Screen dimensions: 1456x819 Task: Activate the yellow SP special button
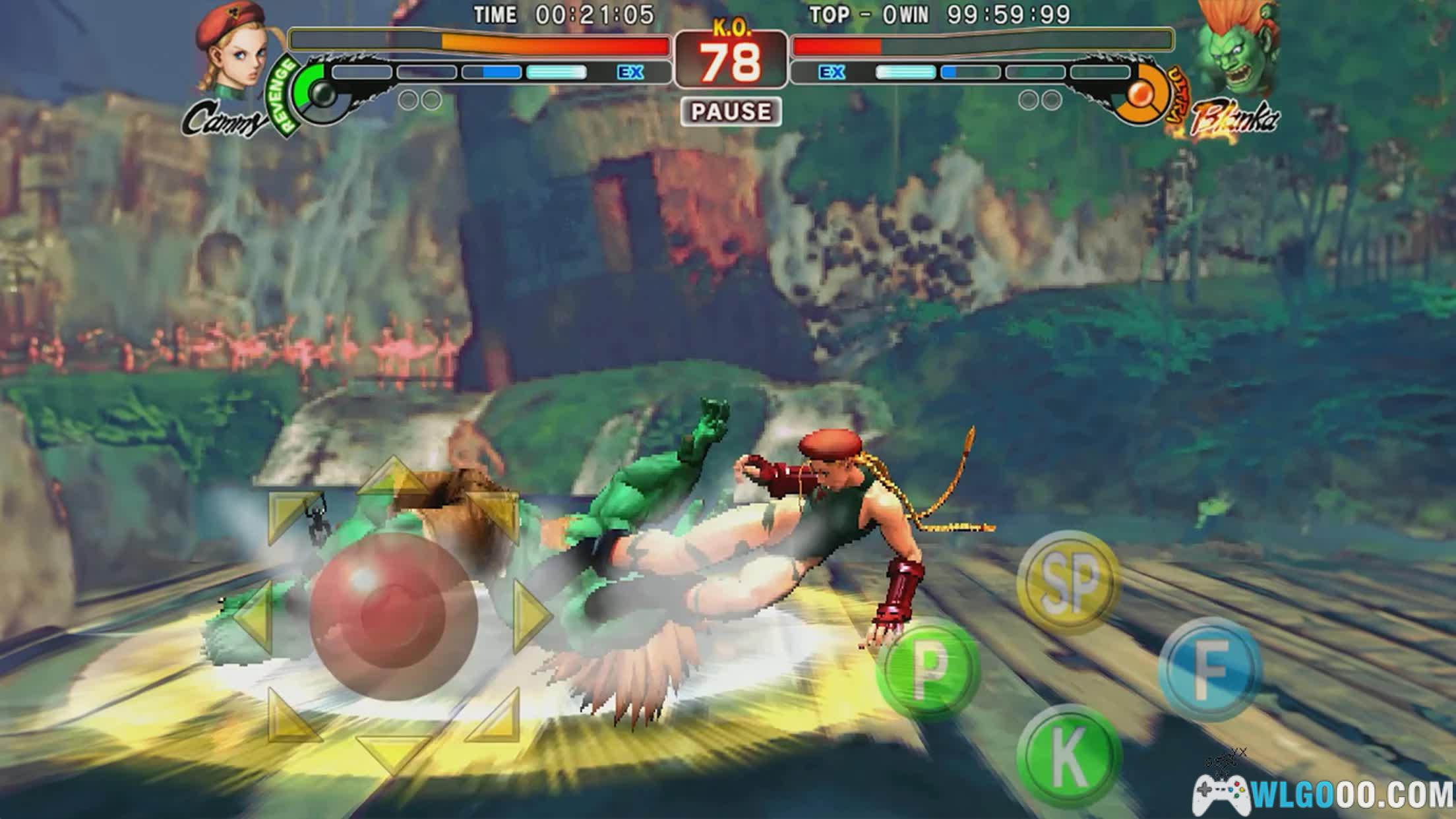point(1068,582)
